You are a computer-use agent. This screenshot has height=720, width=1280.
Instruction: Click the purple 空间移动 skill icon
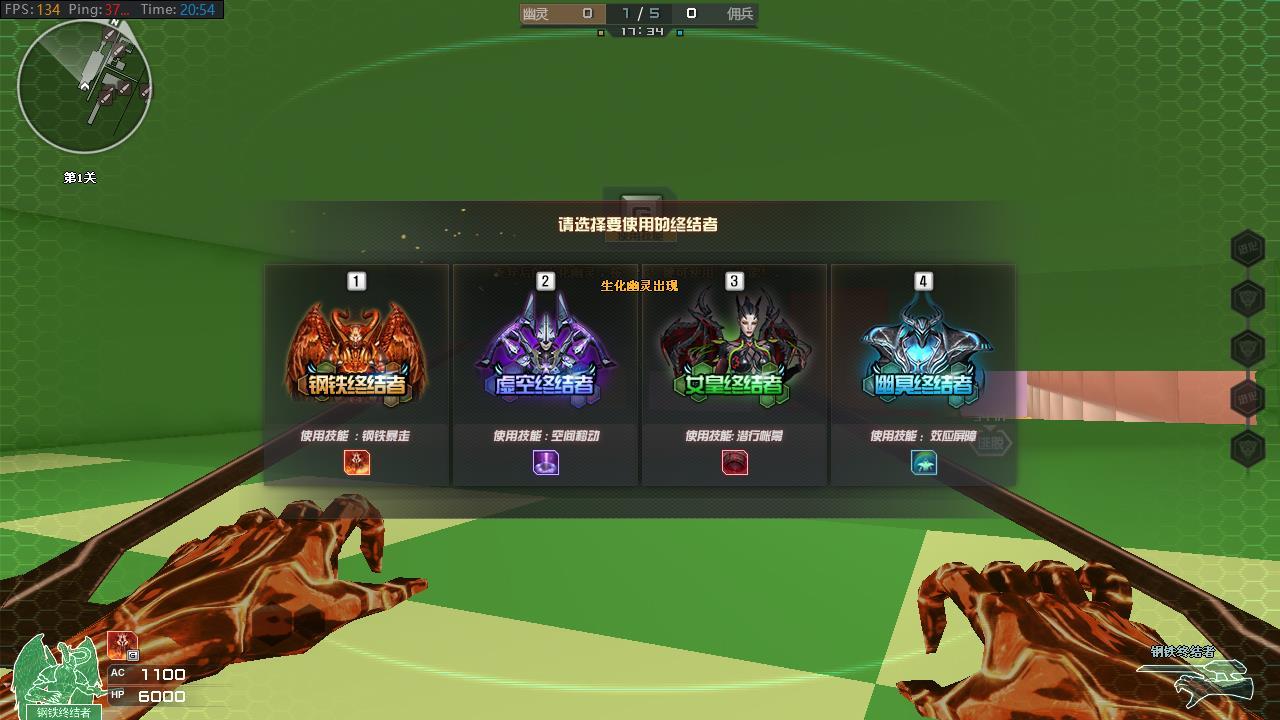click(x=545, y=463)
